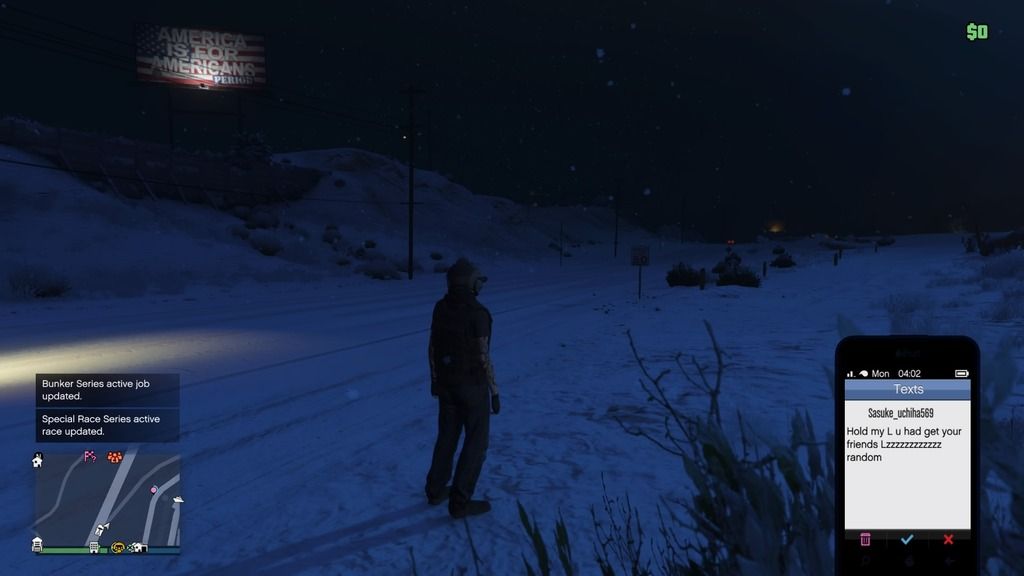Click the white house blip on minimap

pyautogui.click(x=38, y=460)
